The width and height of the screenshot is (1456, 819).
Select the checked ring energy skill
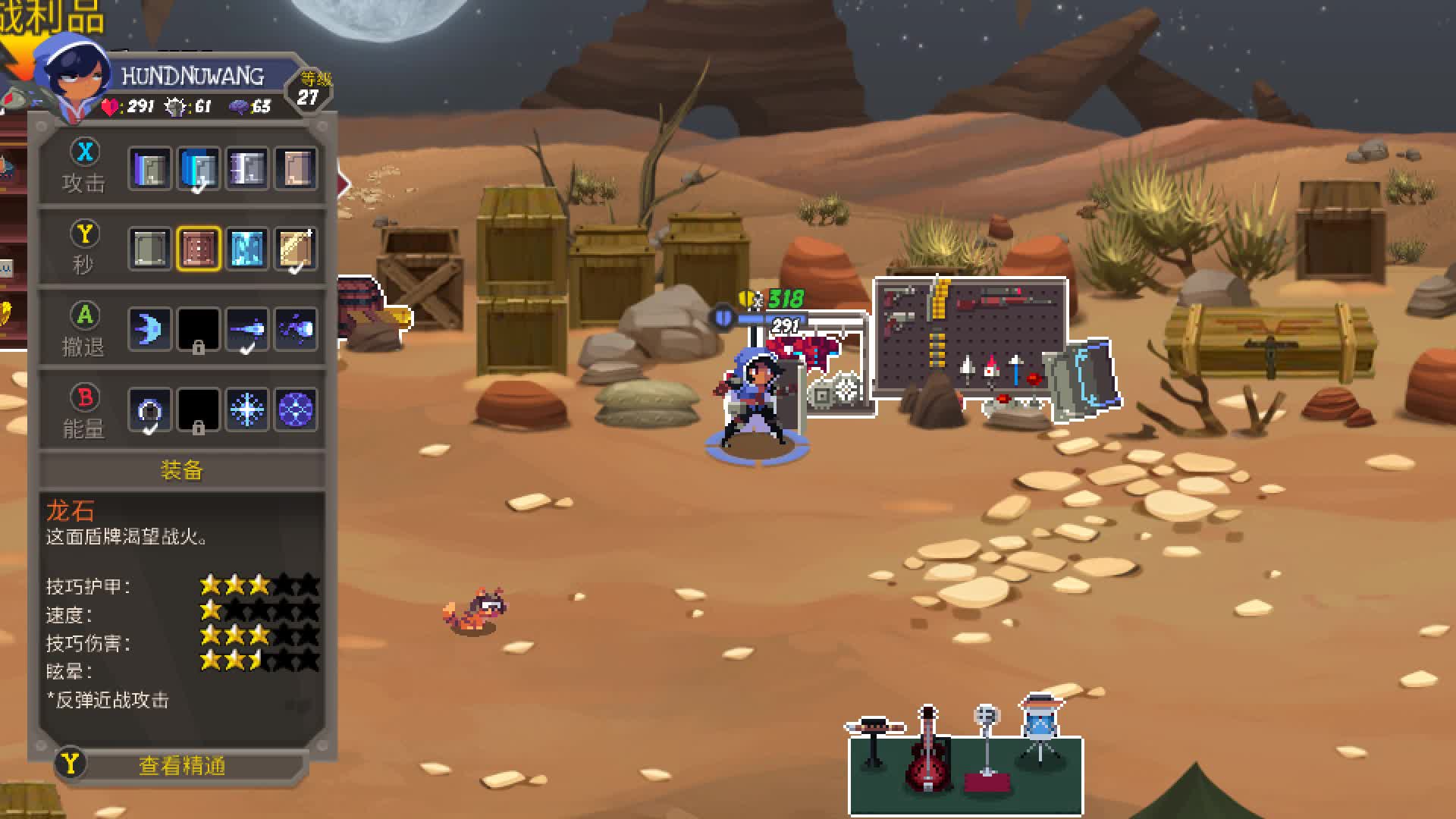click(149, 410)
